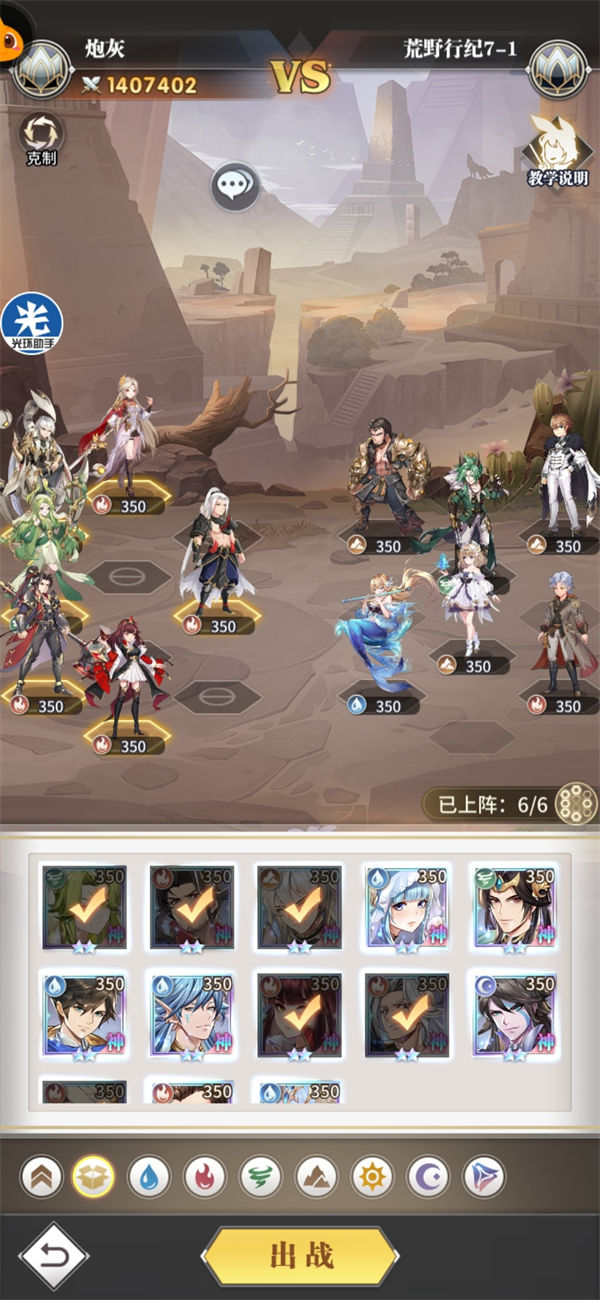Select the open box filter showing all heroes
The height and width of the screenshot is (1300, 600).
pos(93,1177)
